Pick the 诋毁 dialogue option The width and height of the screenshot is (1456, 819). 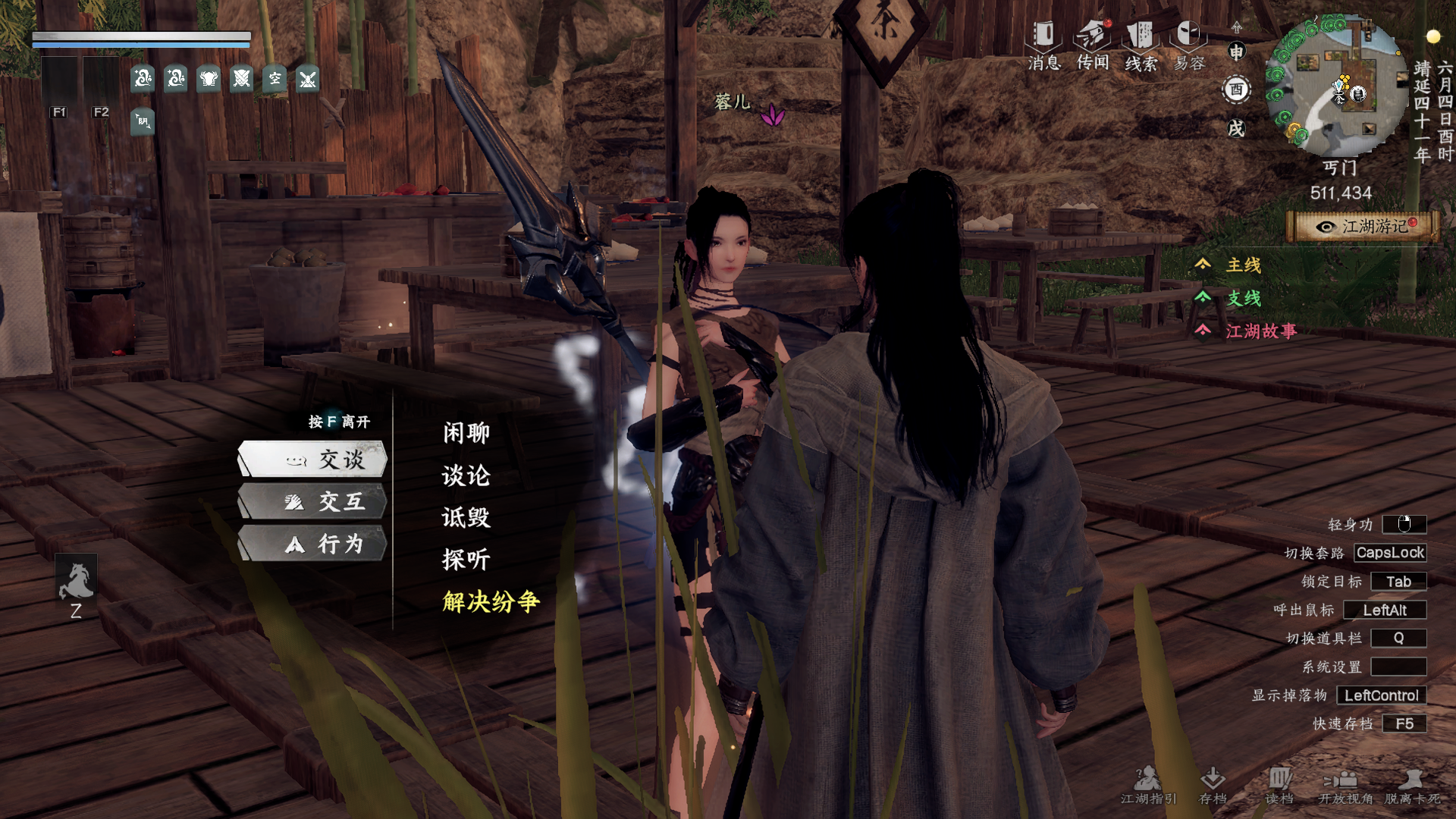[466, 518]
